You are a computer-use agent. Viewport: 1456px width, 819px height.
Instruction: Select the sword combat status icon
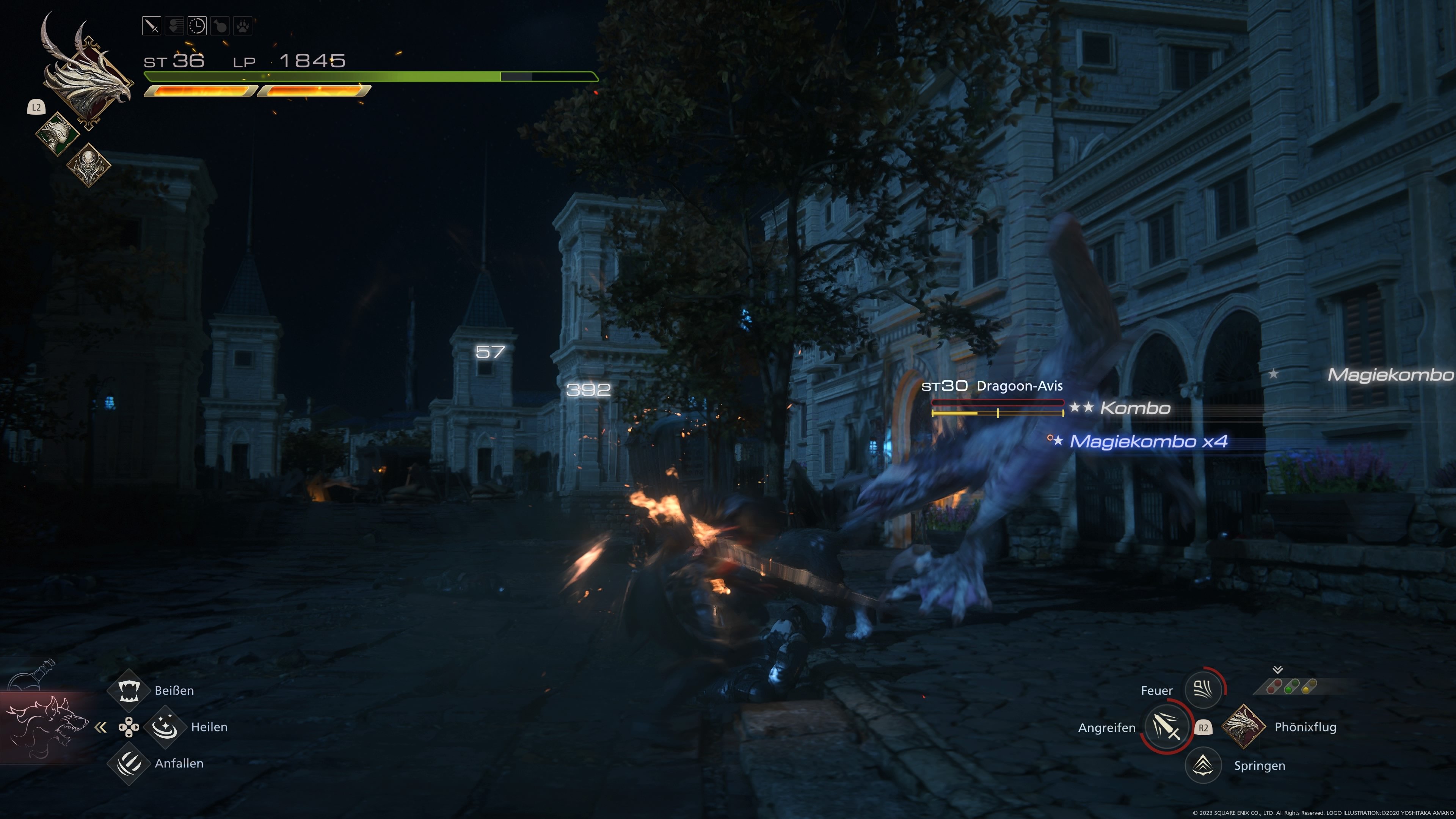coord(152,25)
